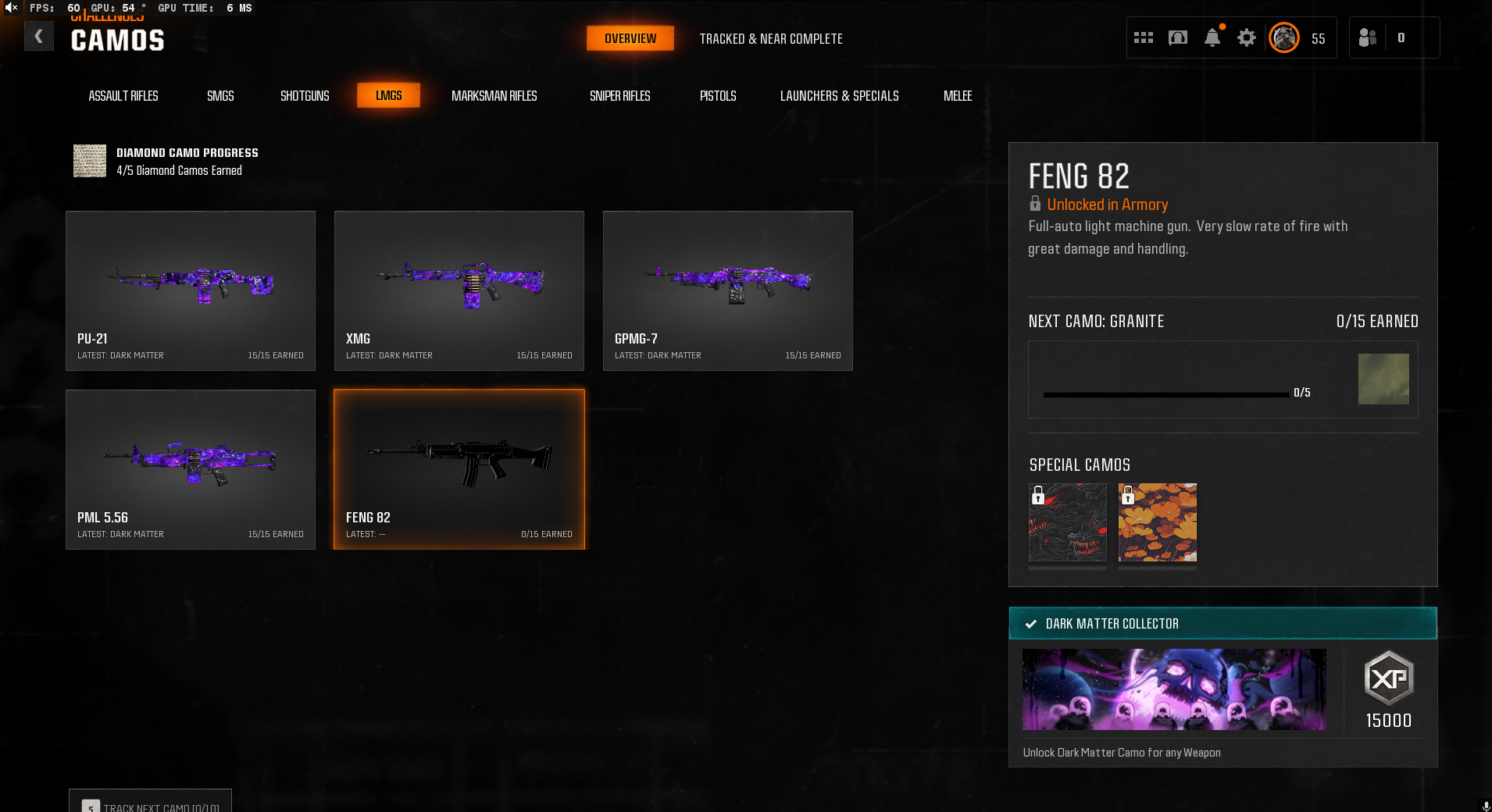
Task: Select the PU-21 weapon tile
Action: click(191, 290)
